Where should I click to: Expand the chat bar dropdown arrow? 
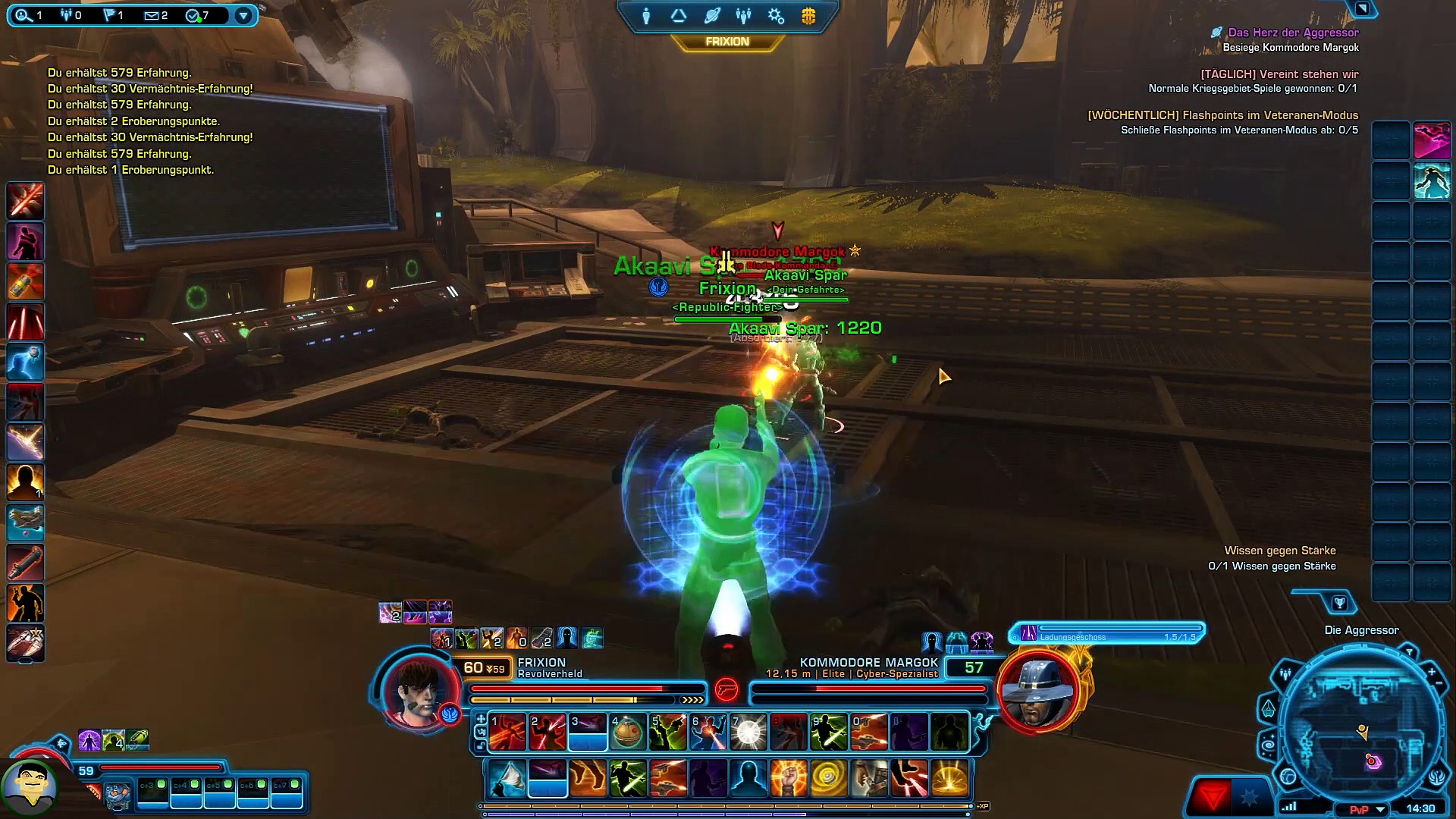(x=243, y=15)
